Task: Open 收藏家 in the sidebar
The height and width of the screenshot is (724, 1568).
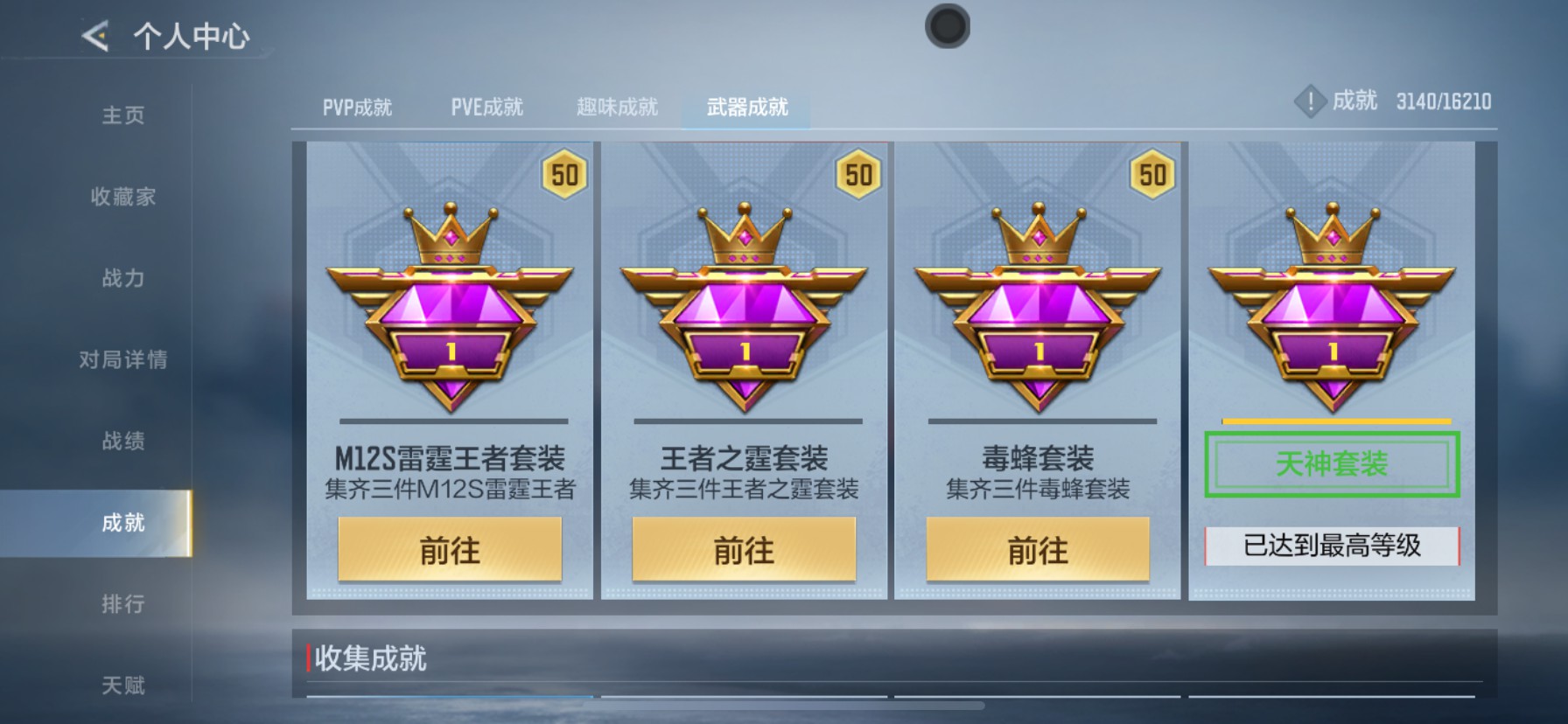Action: point(122,197)
